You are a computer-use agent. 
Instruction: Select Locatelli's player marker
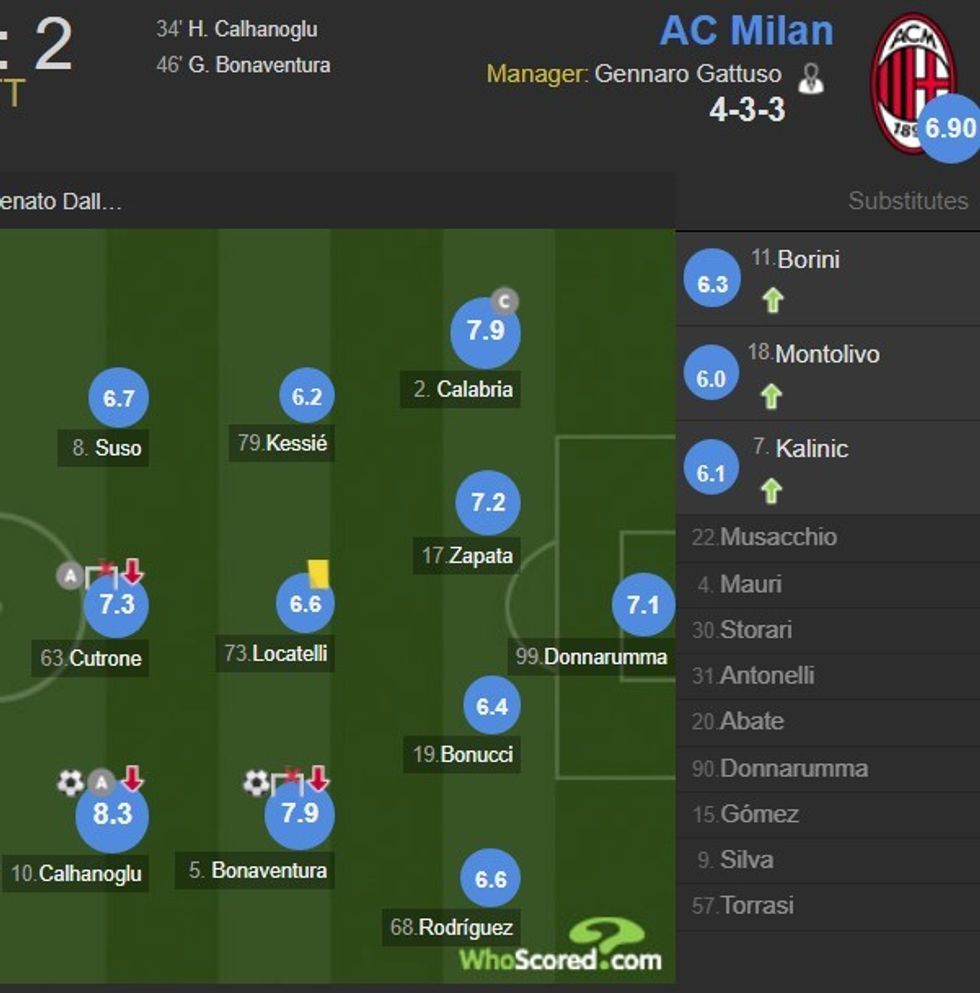[x=305, y=604]
